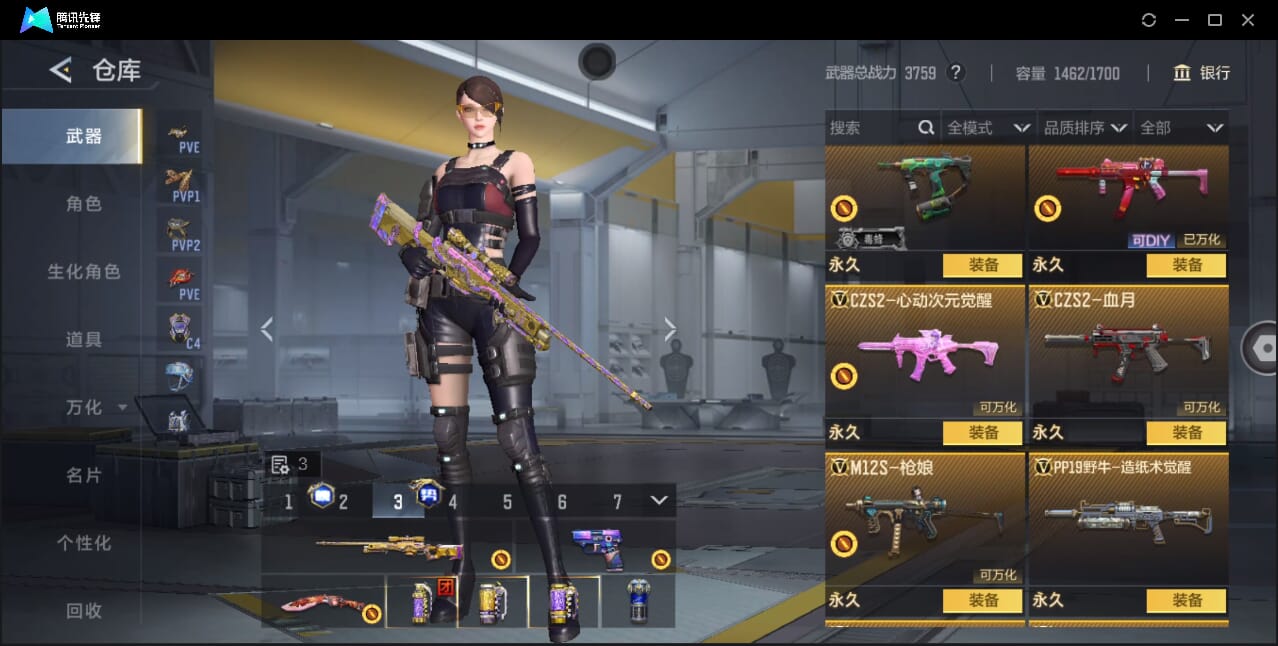Image resolution: width=1278 pixels, height=646 pixels.
Task: Open the 生化角色 category tab
Action: pos(84,272)
